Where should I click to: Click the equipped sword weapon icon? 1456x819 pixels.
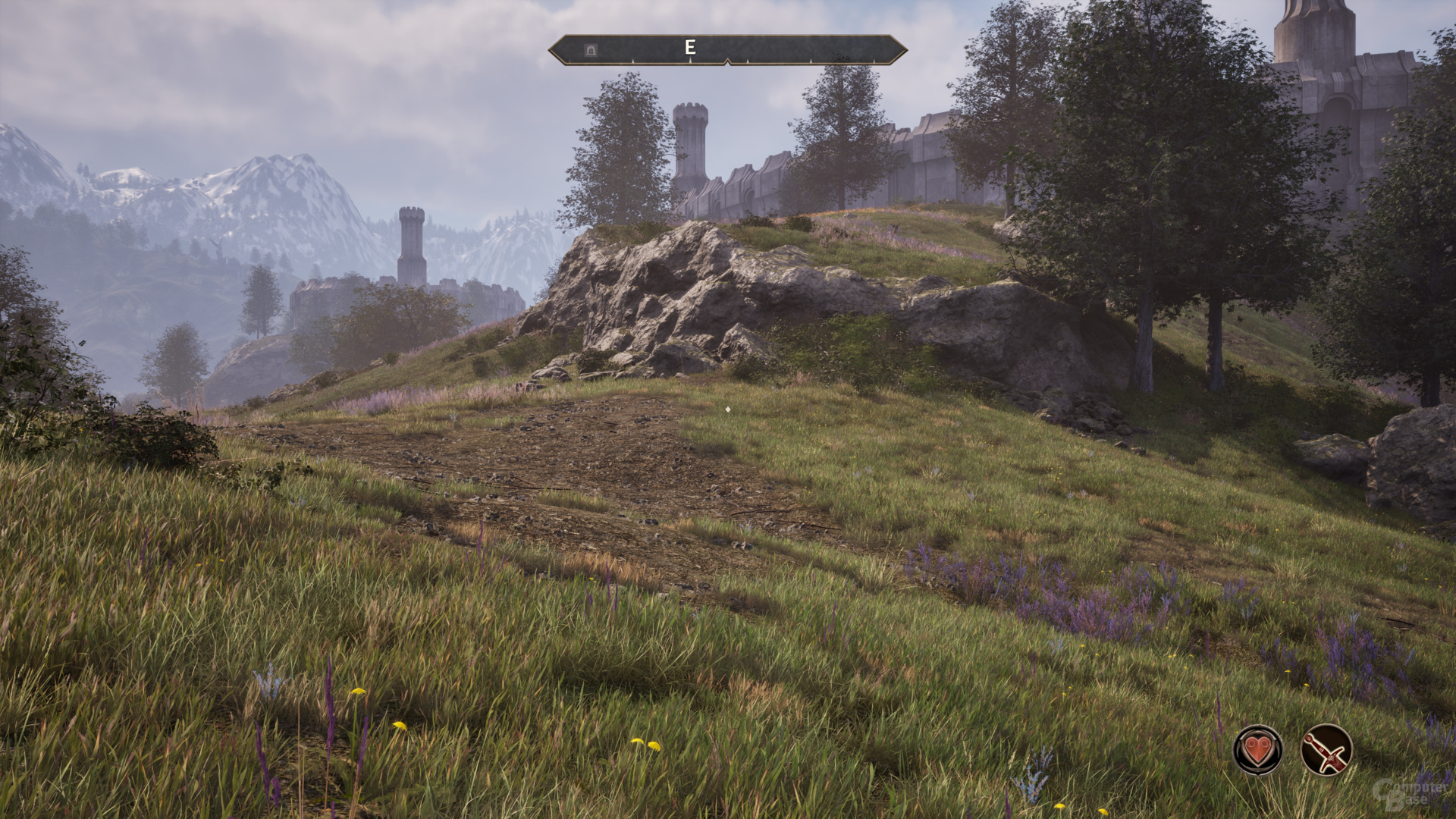tap(1326, 750)
